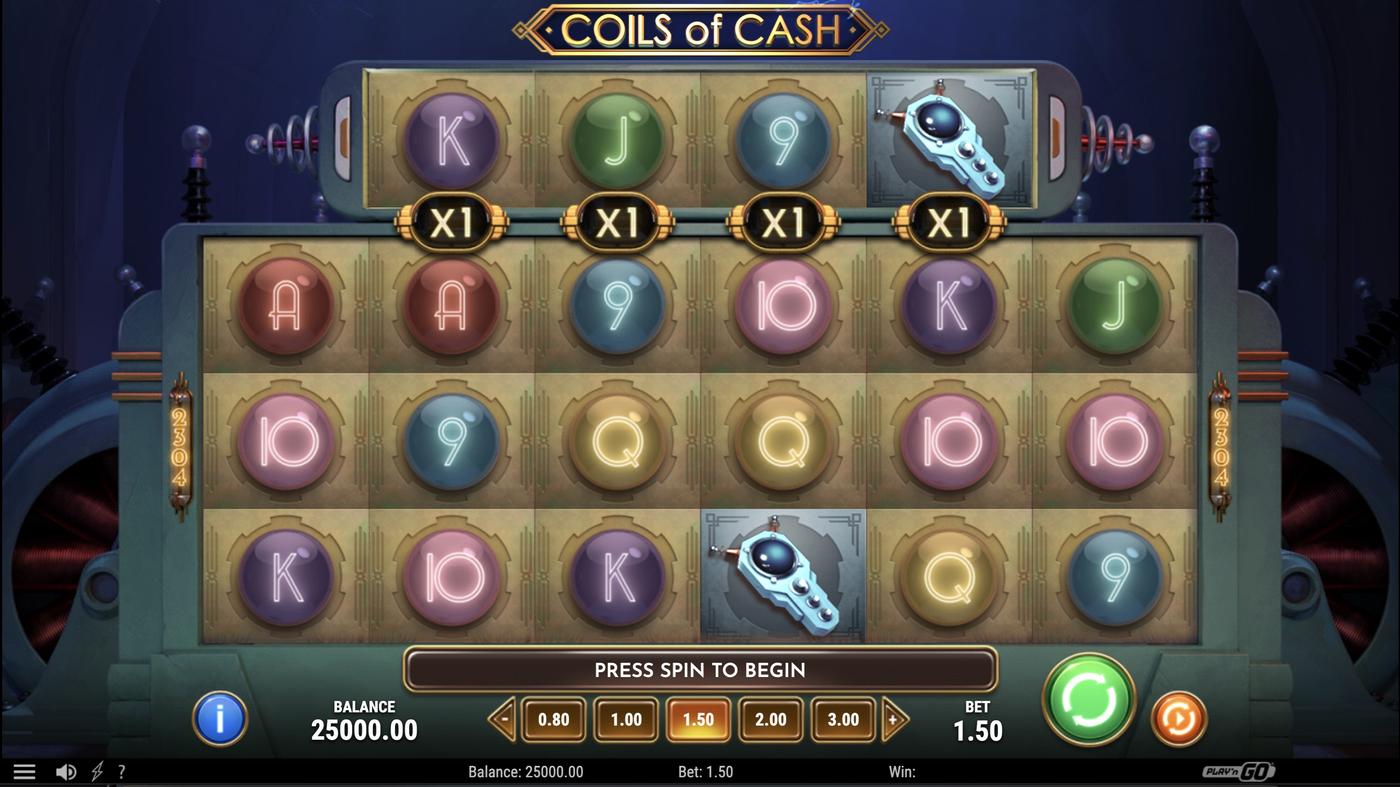Click the Coils of Cash title logo
The image size is (1400, 787).
click(x=700, y=30)
